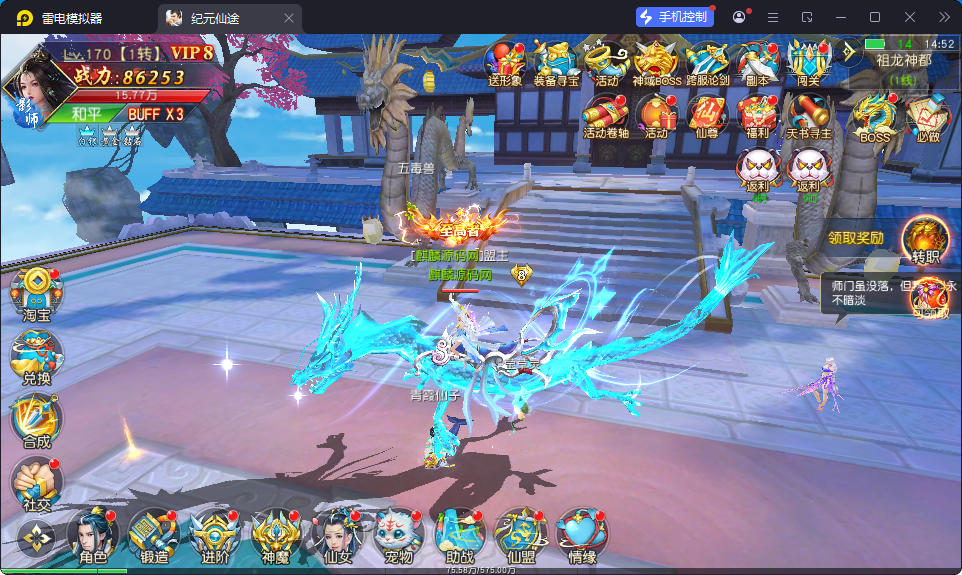Open the 合成 synthesis icon
Viewport: 962px width, 575px height.
click(38, 420)
